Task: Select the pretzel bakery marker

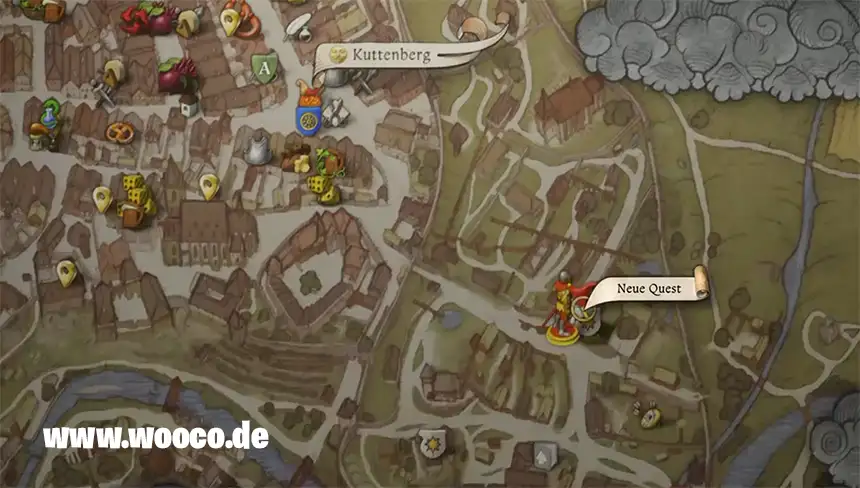Action: click(x=120, y=131)
